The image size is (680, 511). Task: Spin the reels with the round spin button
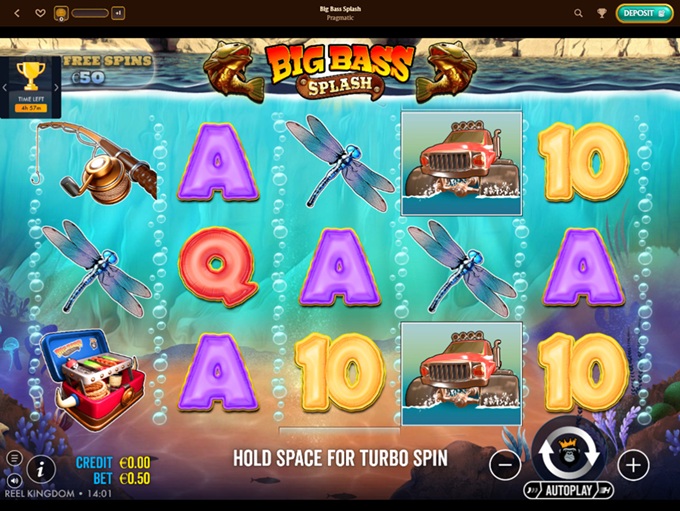[x=567, y=455]
